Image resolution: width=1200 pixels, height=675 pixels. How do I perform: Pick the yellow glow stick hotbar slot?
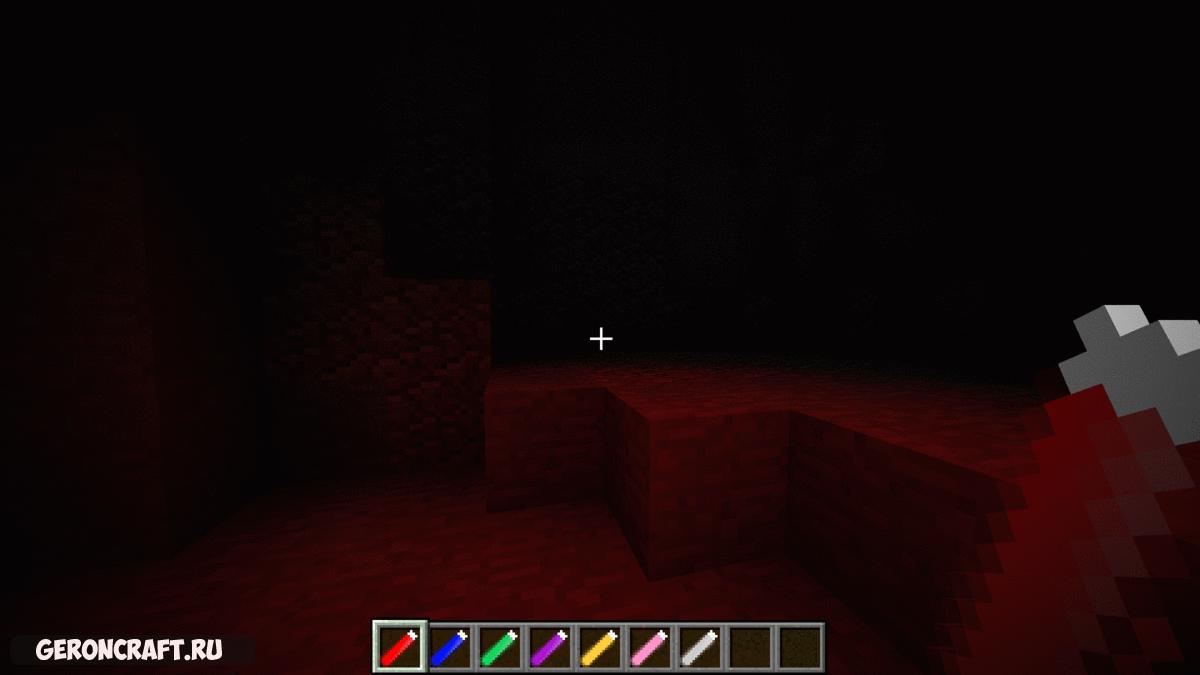[x=600, y=647]
